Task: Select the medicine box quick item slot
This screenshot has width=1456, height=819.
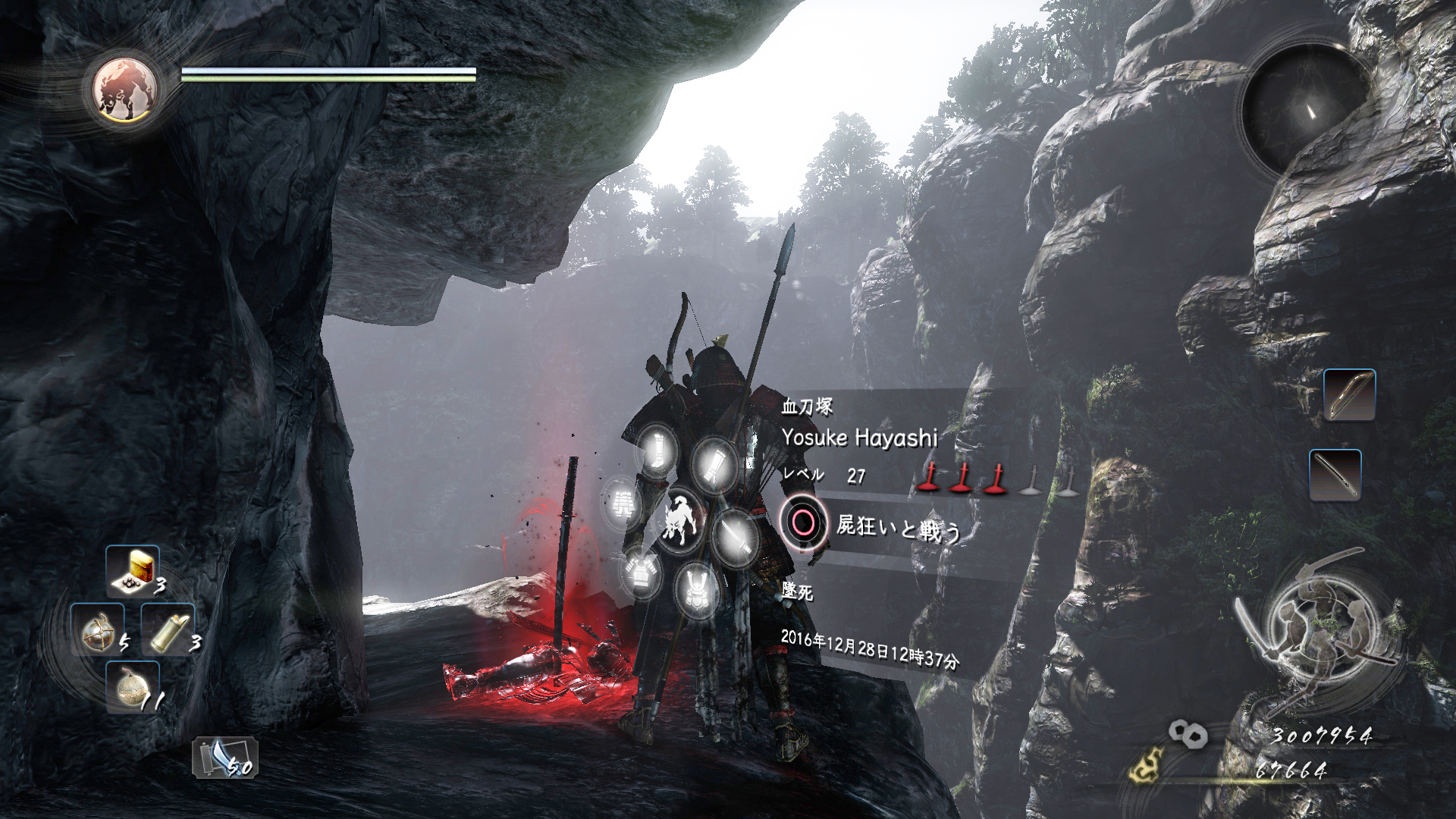Action: pos(133,570)
